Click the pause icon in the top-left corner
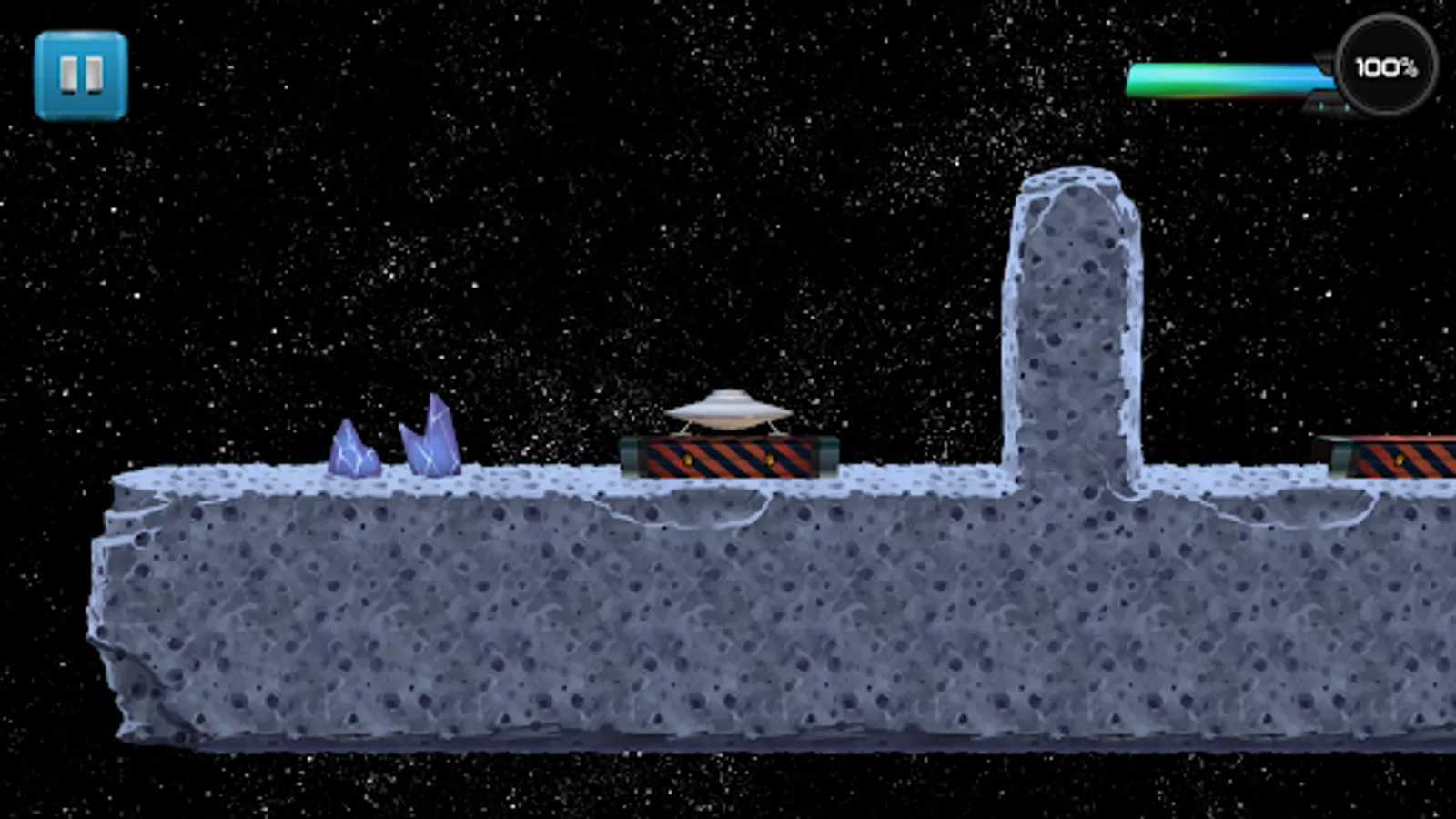 tap(82, 71)
